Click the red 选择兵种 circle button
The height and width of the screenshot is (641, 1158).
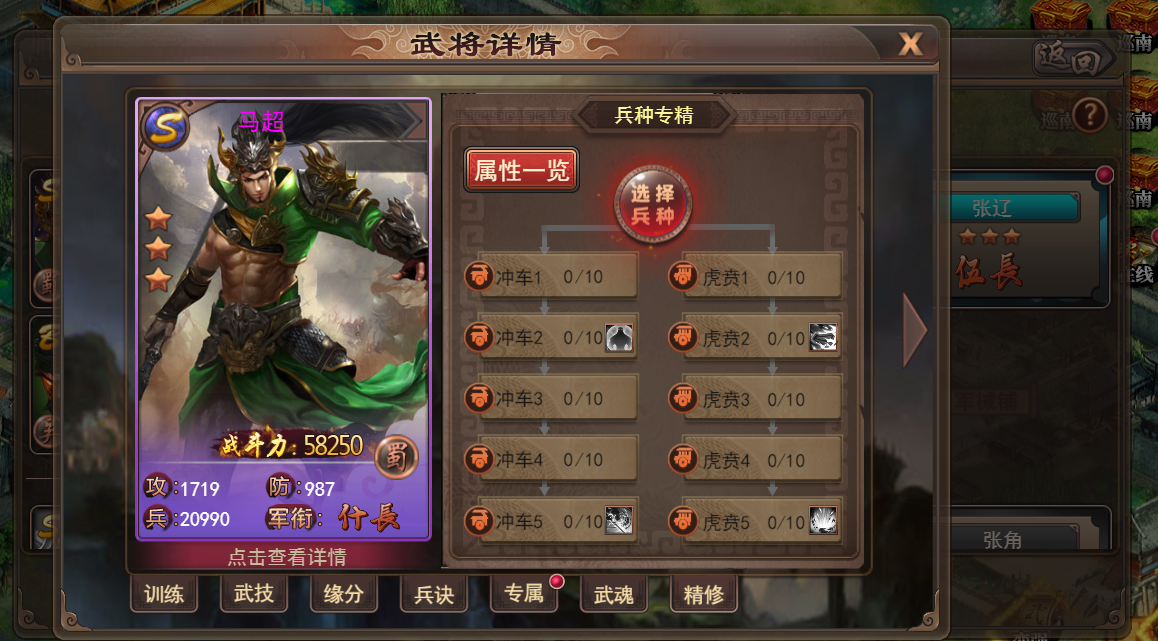pyautogui.click(x=652, y=205)
